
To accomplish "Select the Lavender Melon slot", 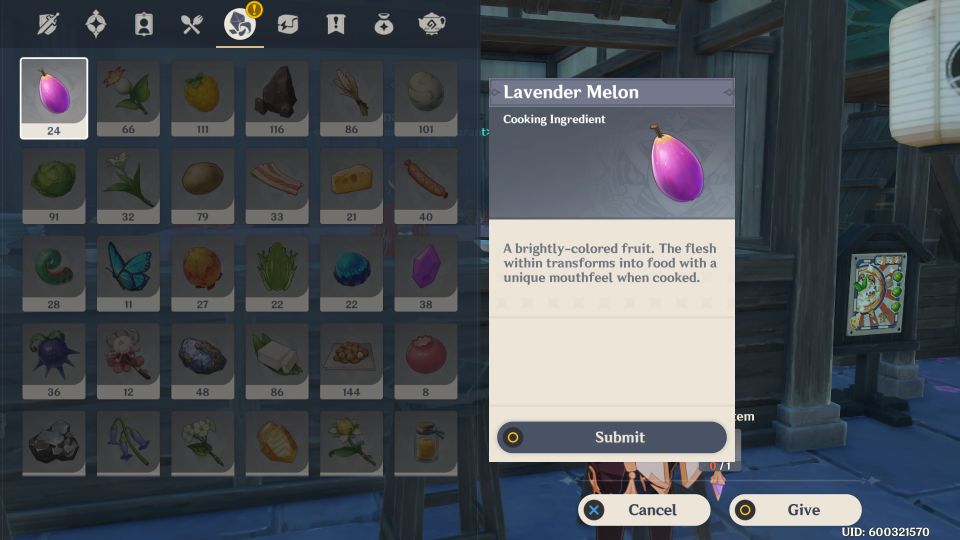I will click(54, 97).
